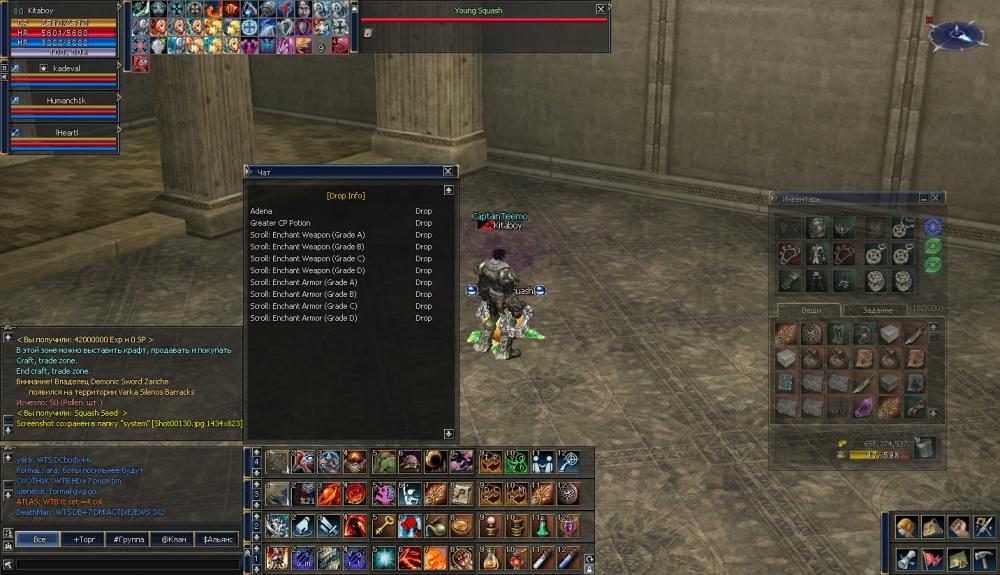Open the @Клан chat tab
Screen dimensions: 1000x575
pyautogui.click(x=172, y=539)
